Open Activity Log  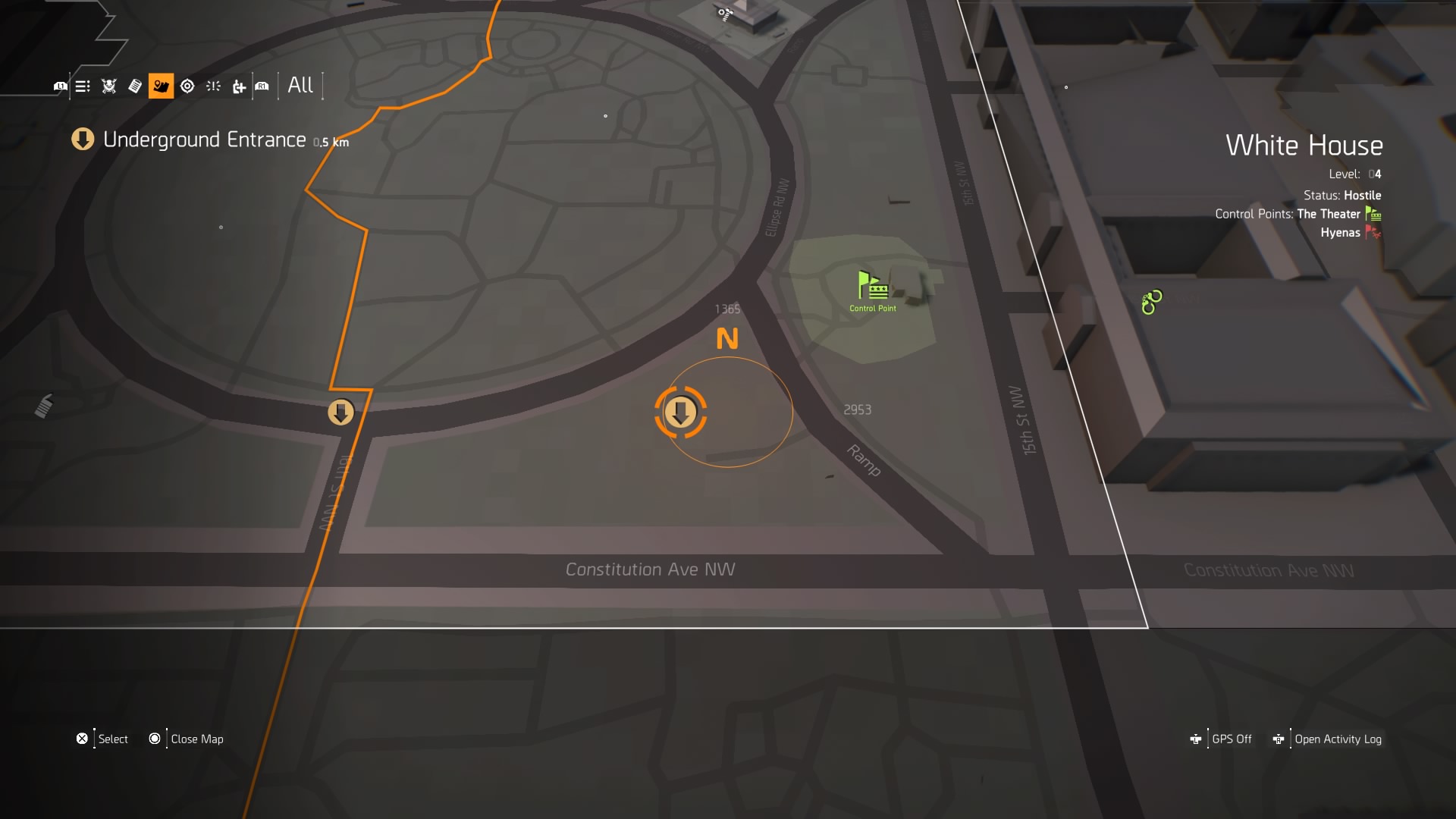coord(1338,739)
